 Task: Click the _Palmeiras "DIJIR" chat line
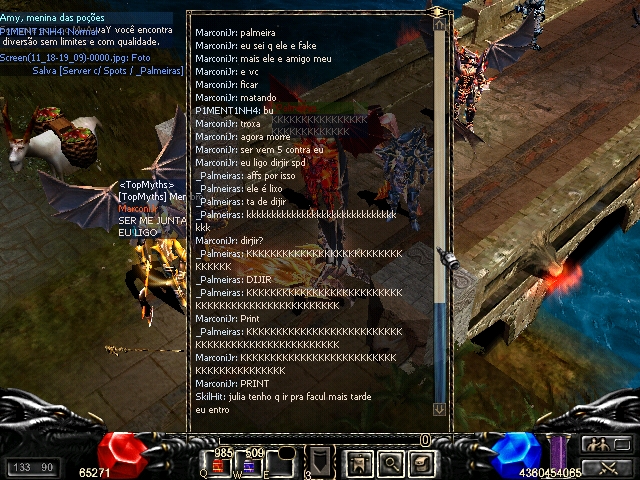tap(234, 279)
